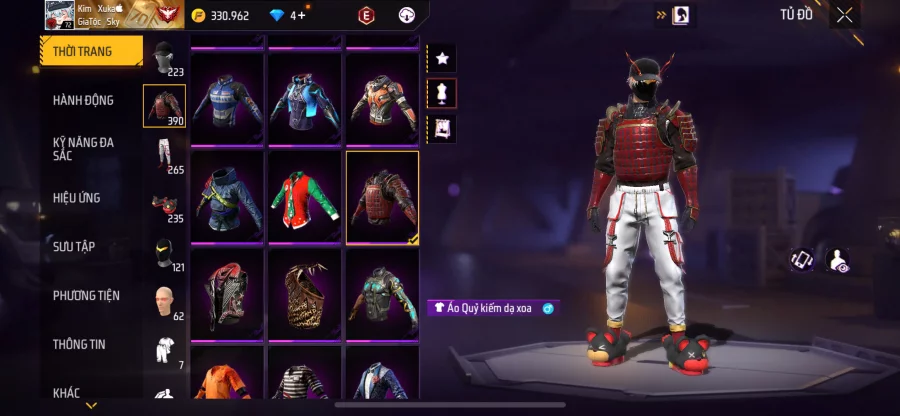Select the tops subcategory showing 390

[164, 106]
